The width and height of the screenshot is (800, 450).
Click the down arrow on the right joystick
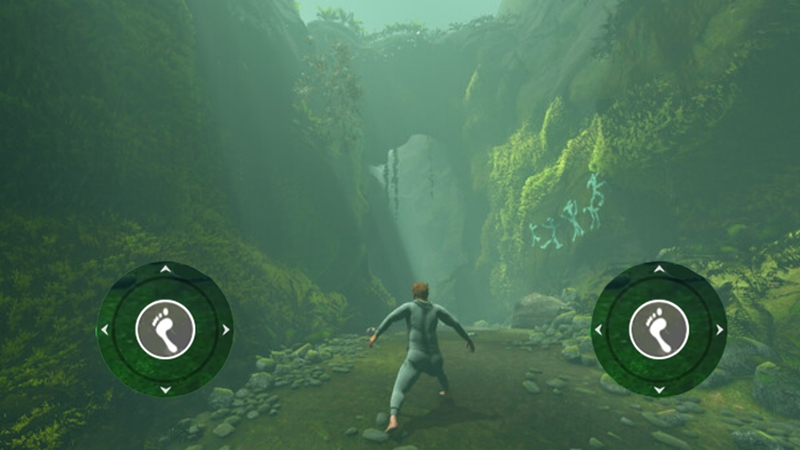[x=659, y=389]
